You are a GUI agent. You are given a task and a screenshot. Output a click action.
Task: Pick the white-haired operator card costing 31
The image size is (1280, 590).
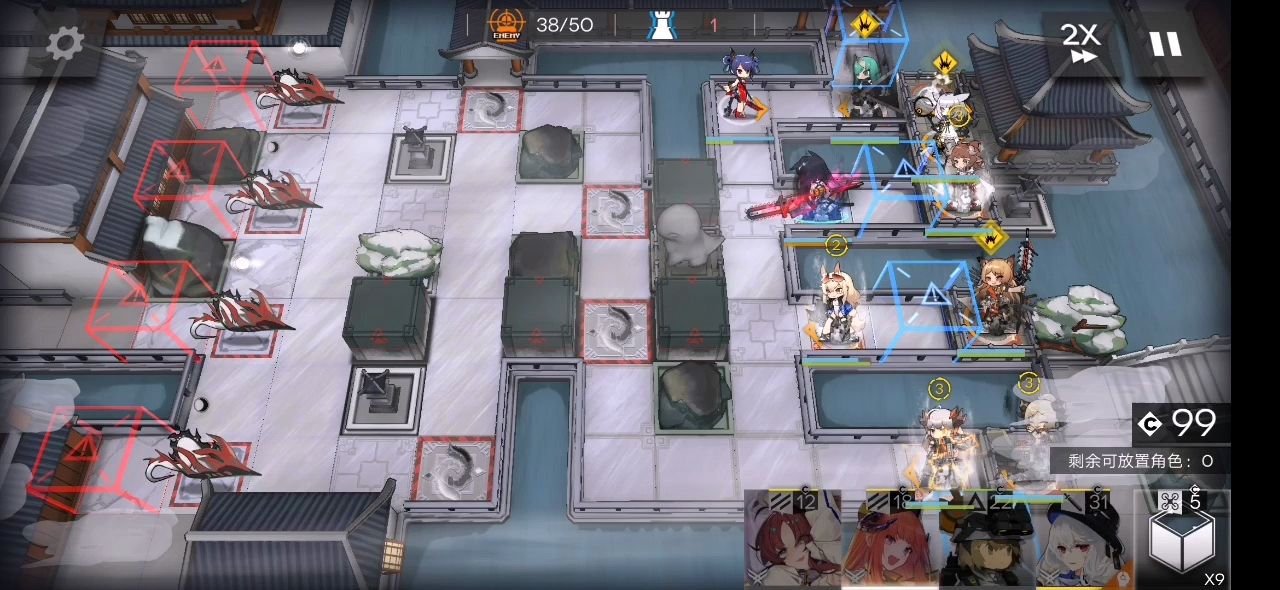pos(1083,540)
